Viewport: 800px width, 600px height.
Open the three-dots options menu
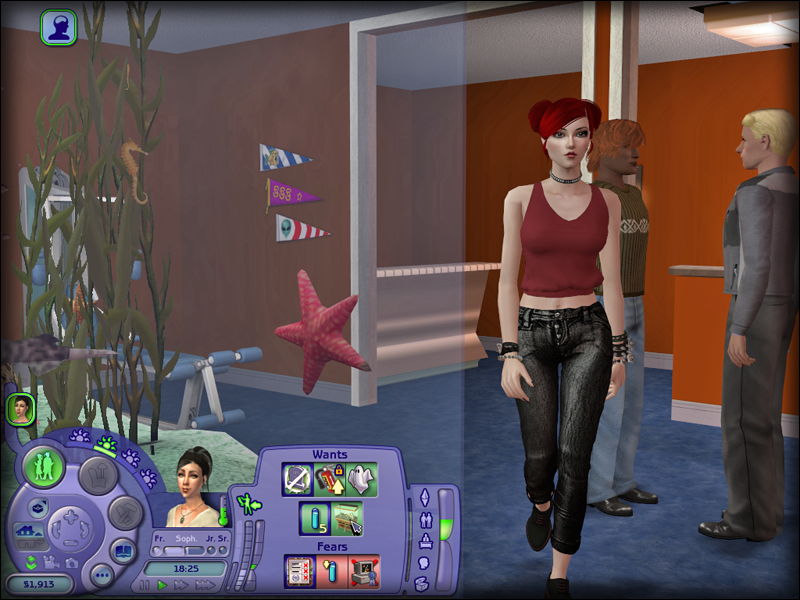pyautogui.click(x=101, y=575)
